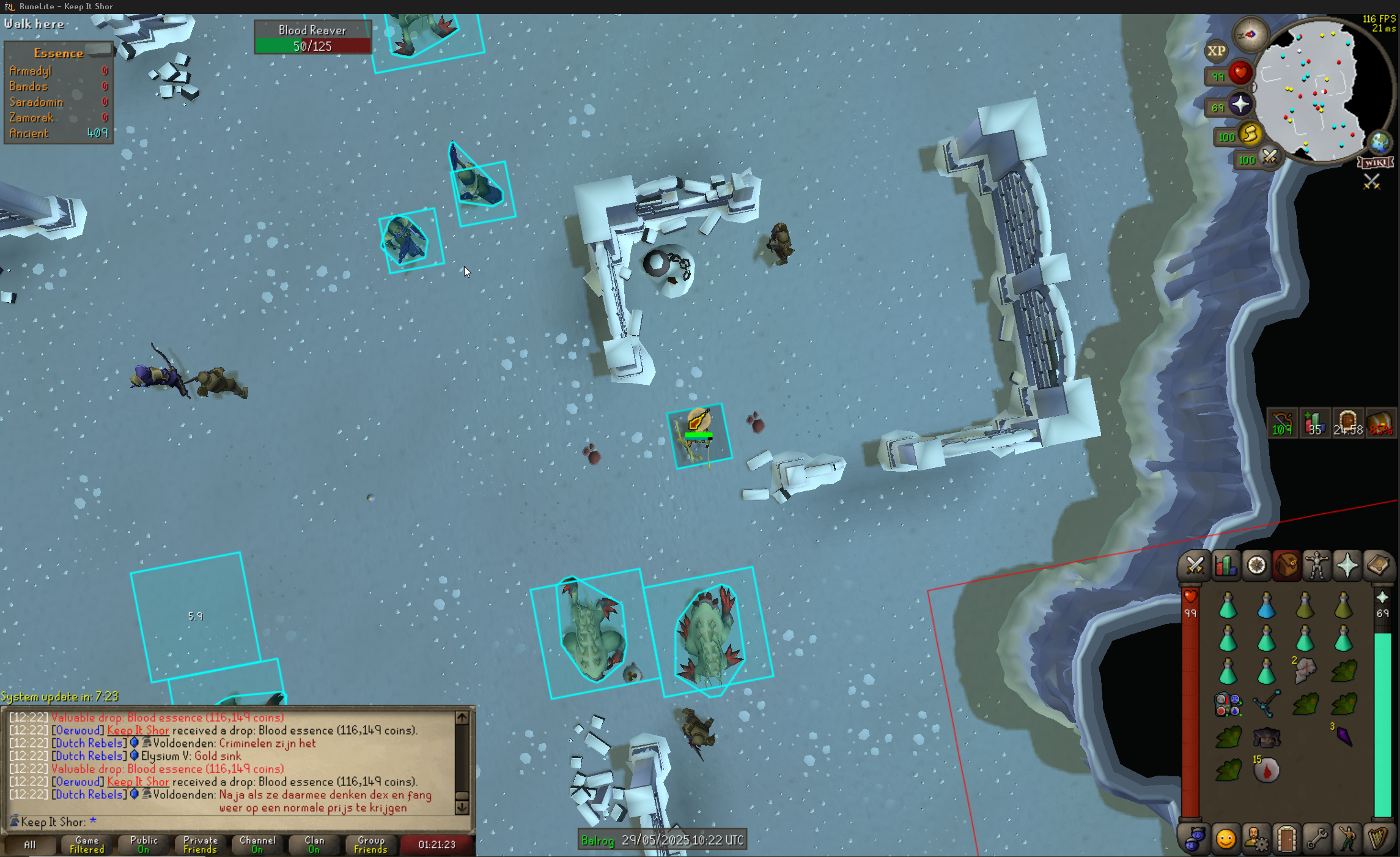This screenshot has width=1400, height=857.
Task: Choose the purple crystal shard stack
Action: 1344,736
